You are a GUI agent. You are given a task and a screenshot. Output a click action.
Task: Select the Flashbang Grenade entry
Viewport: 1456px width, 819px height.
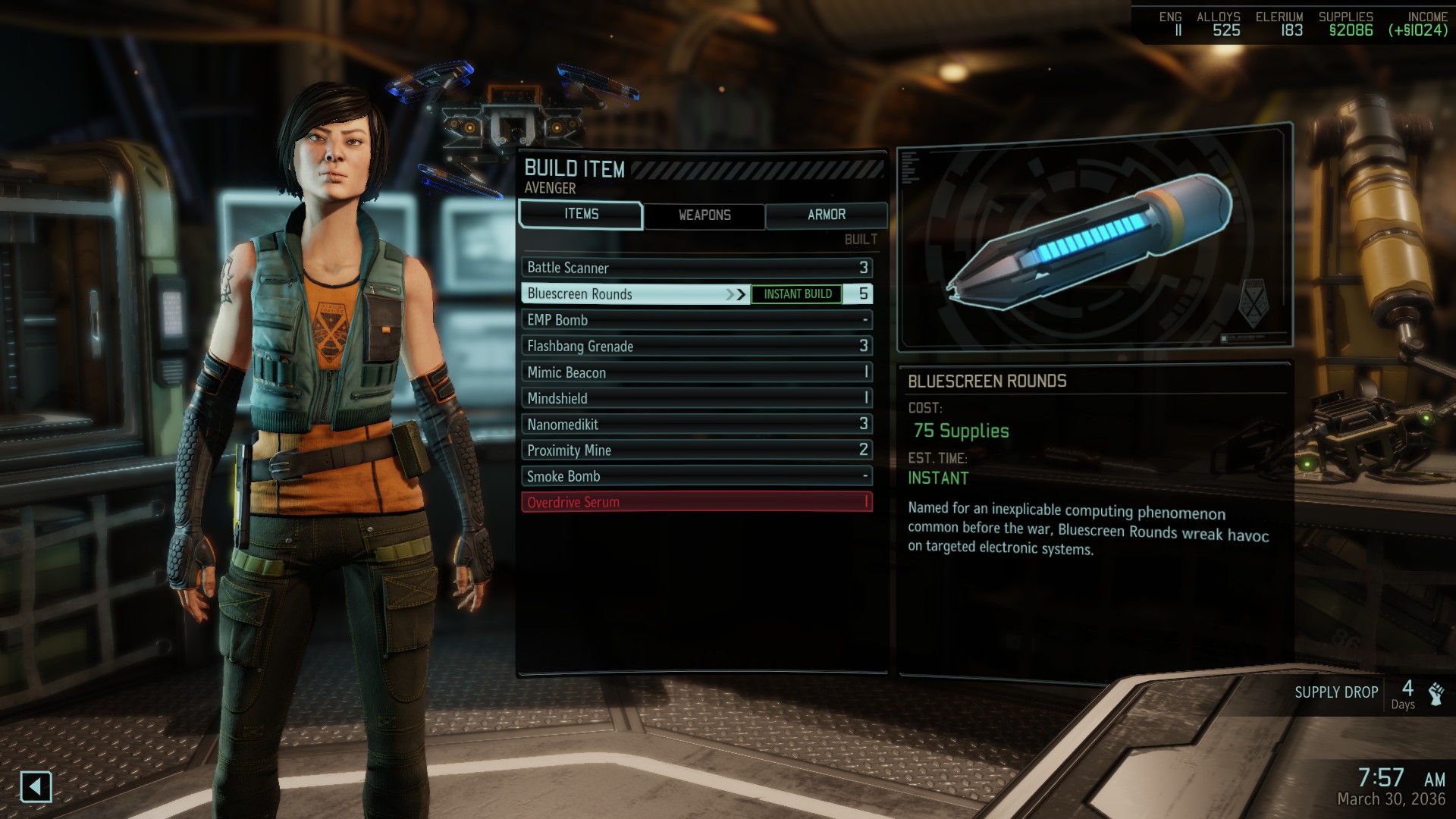[696, 346]
